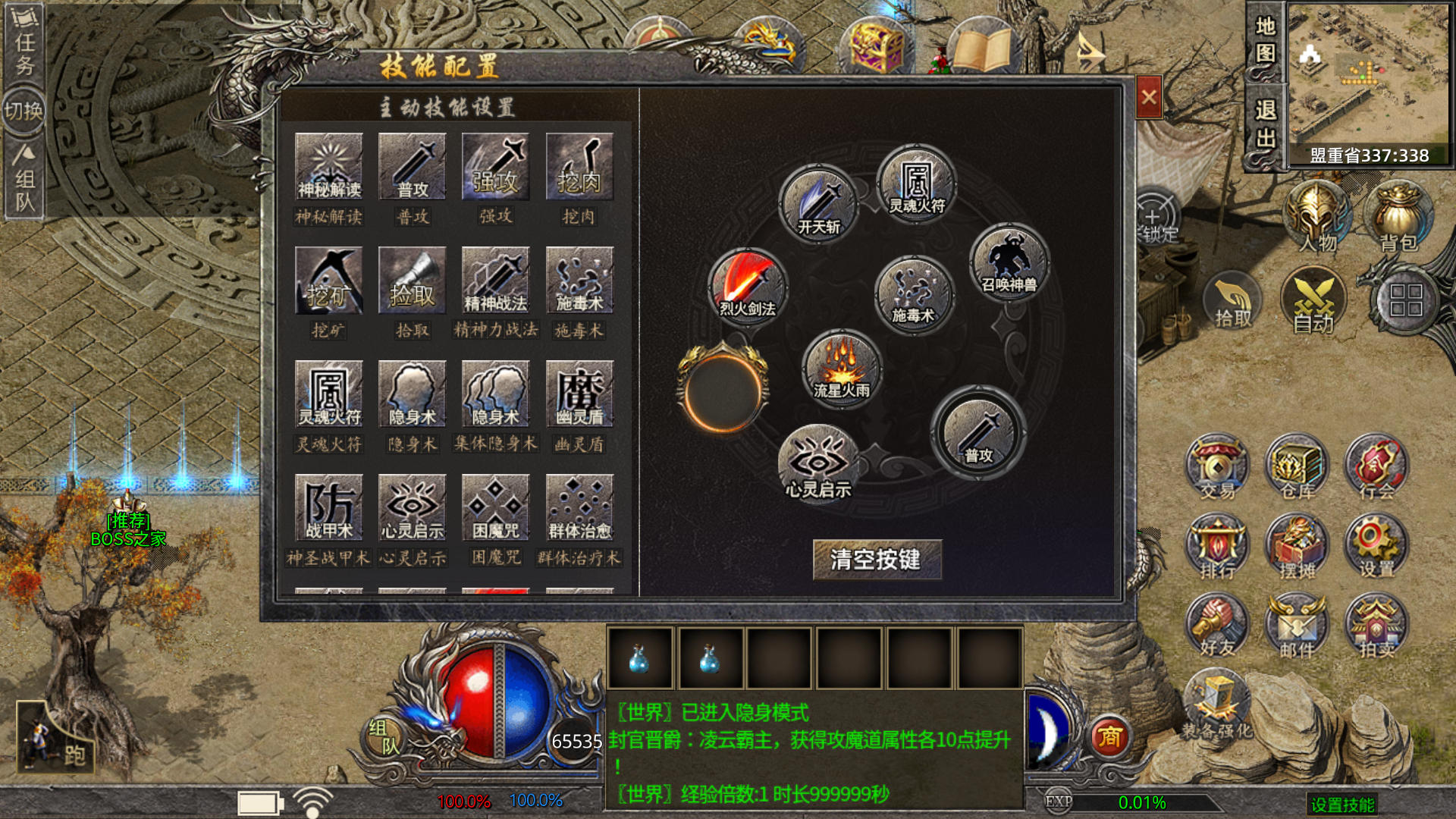Select the 流星火雨 slot on skill wheel
This screenshot has width=1456, height=819.
[x=842, y=369]
